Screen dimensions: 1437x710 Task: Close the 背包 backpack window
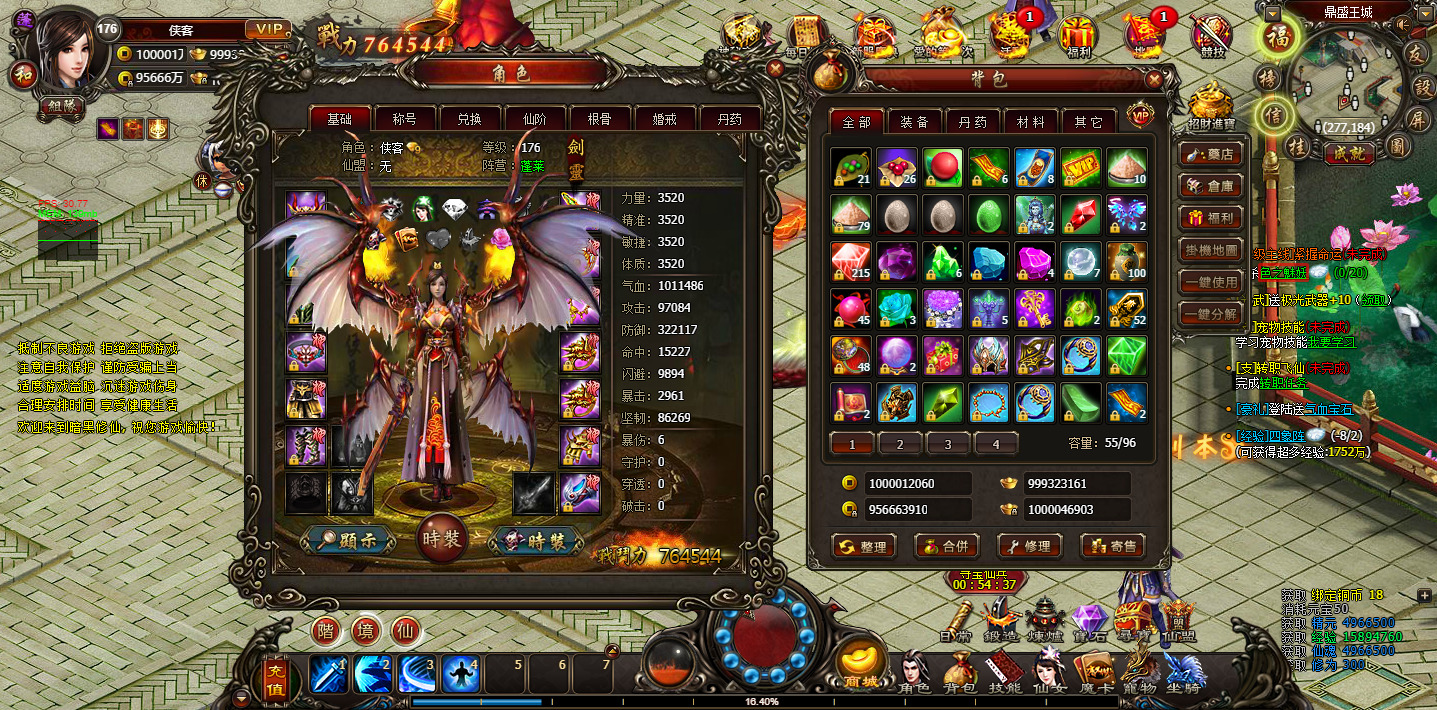1154,79
